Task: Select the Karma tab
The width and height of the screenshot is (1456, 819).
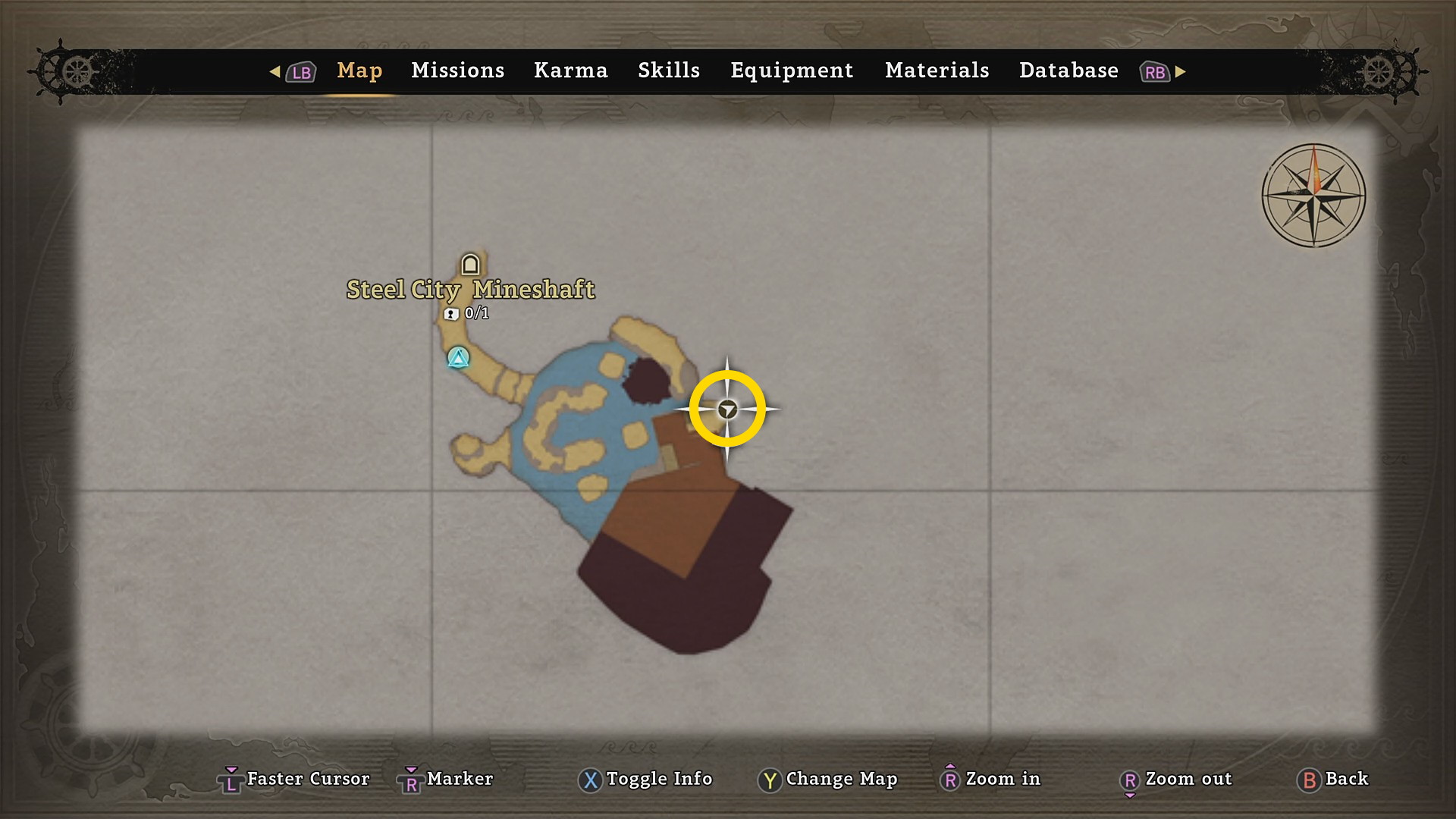Action: click(570, 71)
